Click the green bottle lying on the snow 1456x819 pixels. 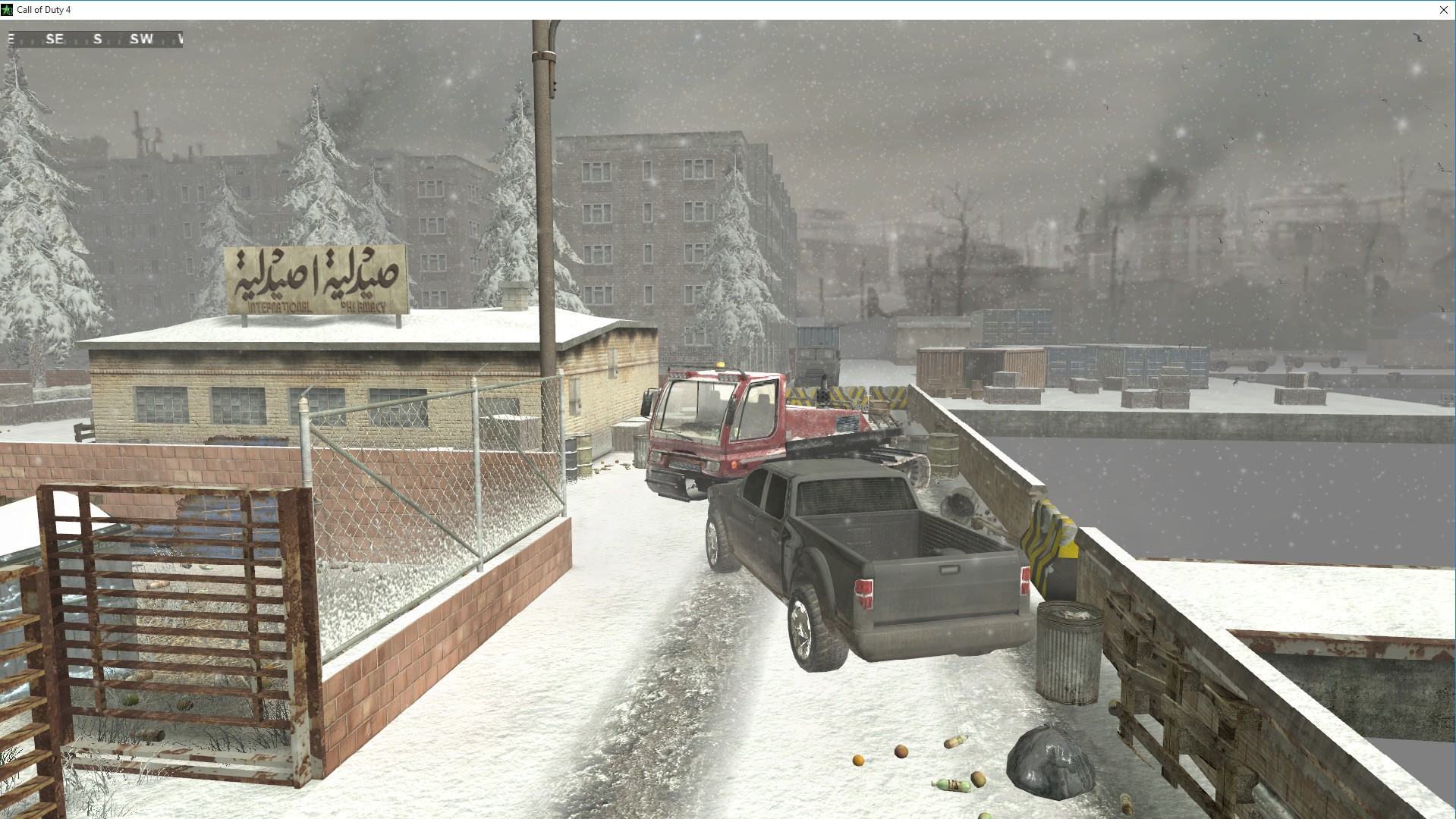(x=952, y=785)
